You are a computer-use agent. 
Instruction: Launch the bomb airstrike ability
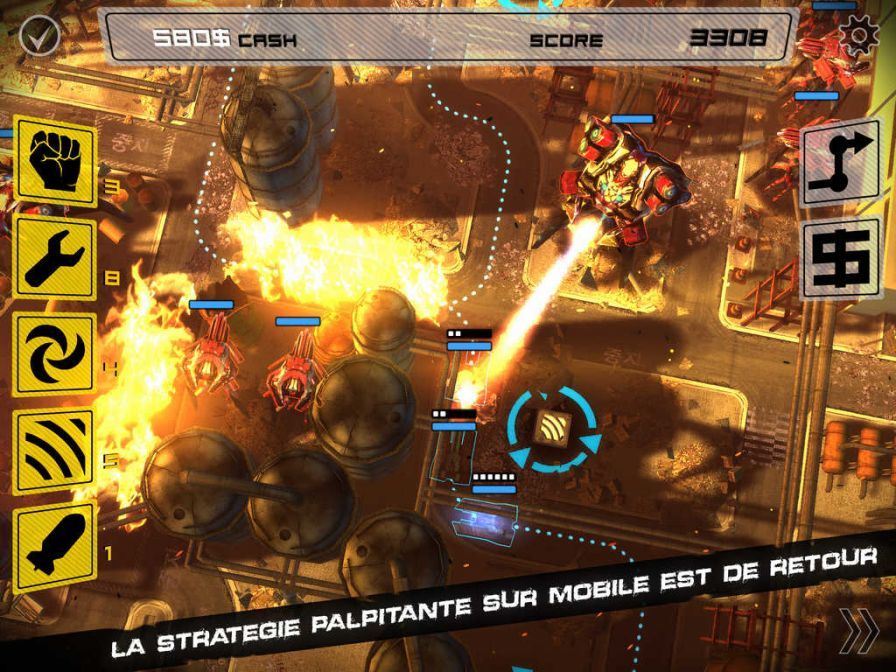coord(55,545)
